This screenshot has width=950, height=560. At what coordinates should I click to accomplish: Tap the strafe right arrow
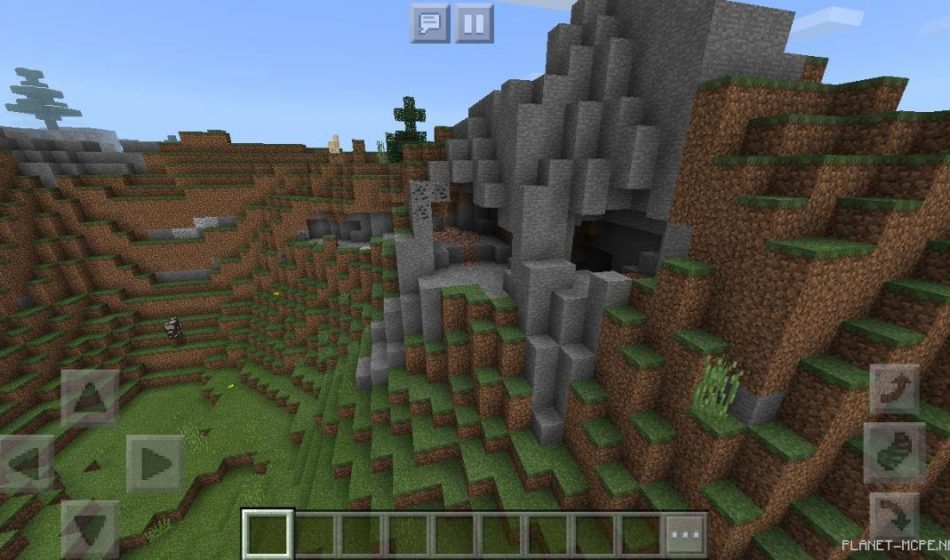point(153,463)
